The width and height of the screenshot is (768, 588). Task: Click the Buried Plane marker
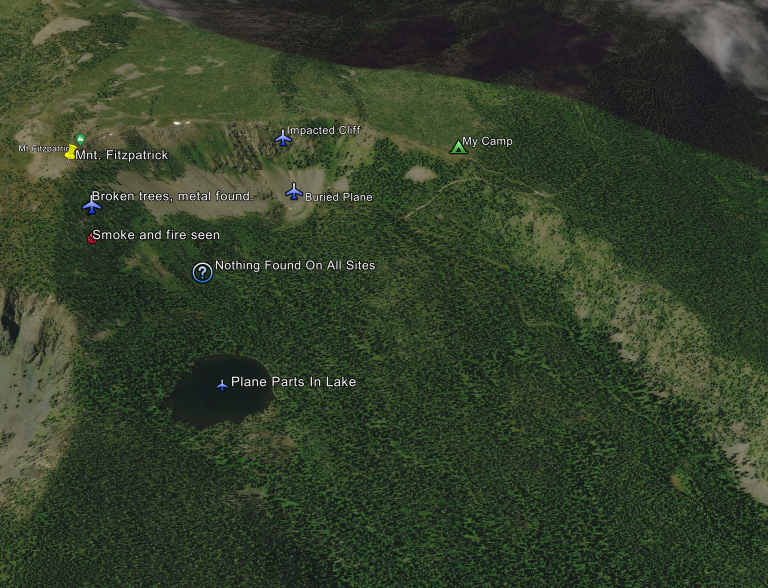tap(294, 192)
